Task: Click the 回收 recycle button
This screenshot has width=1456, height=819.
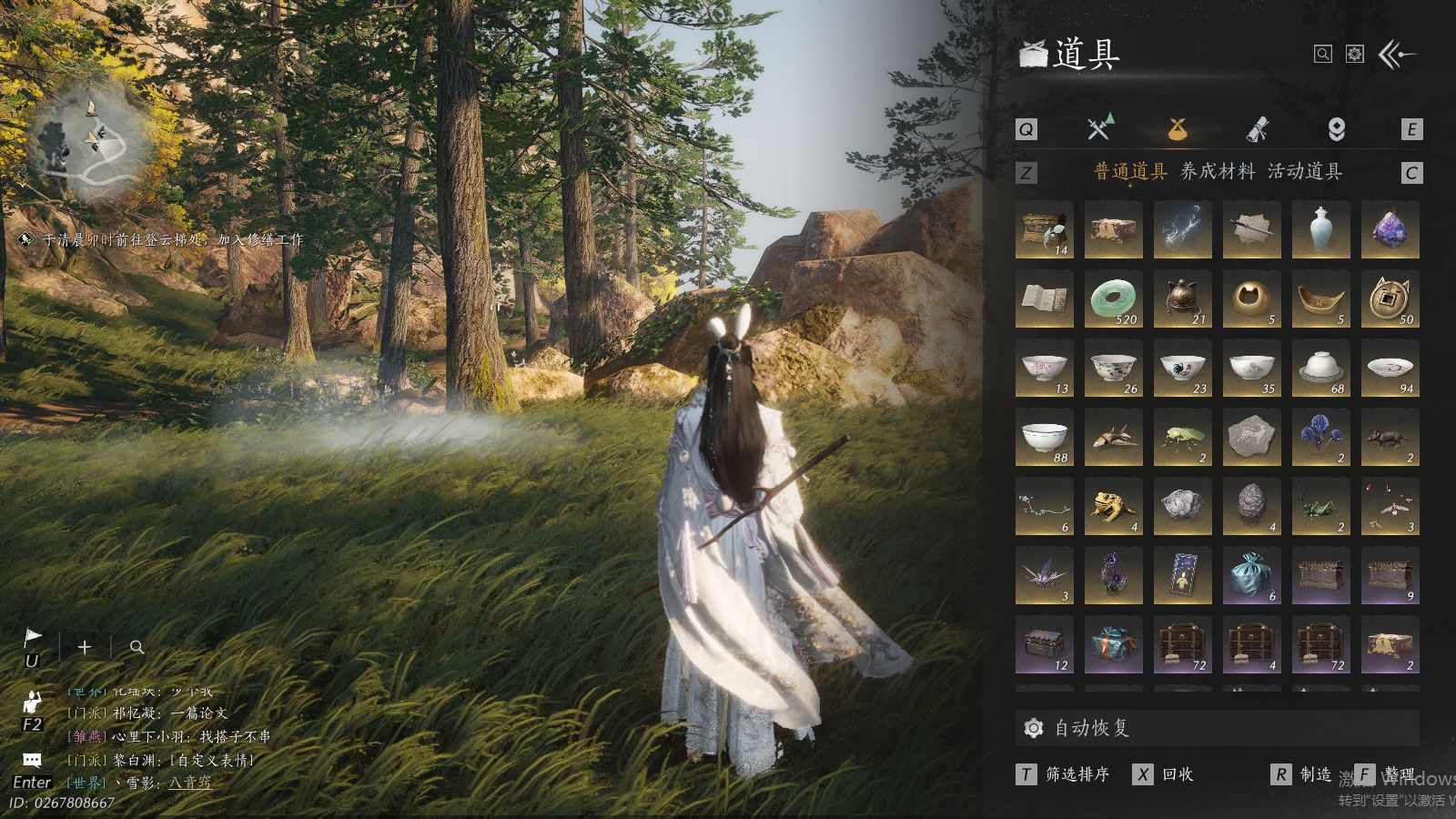Action: click(1178, 774)
